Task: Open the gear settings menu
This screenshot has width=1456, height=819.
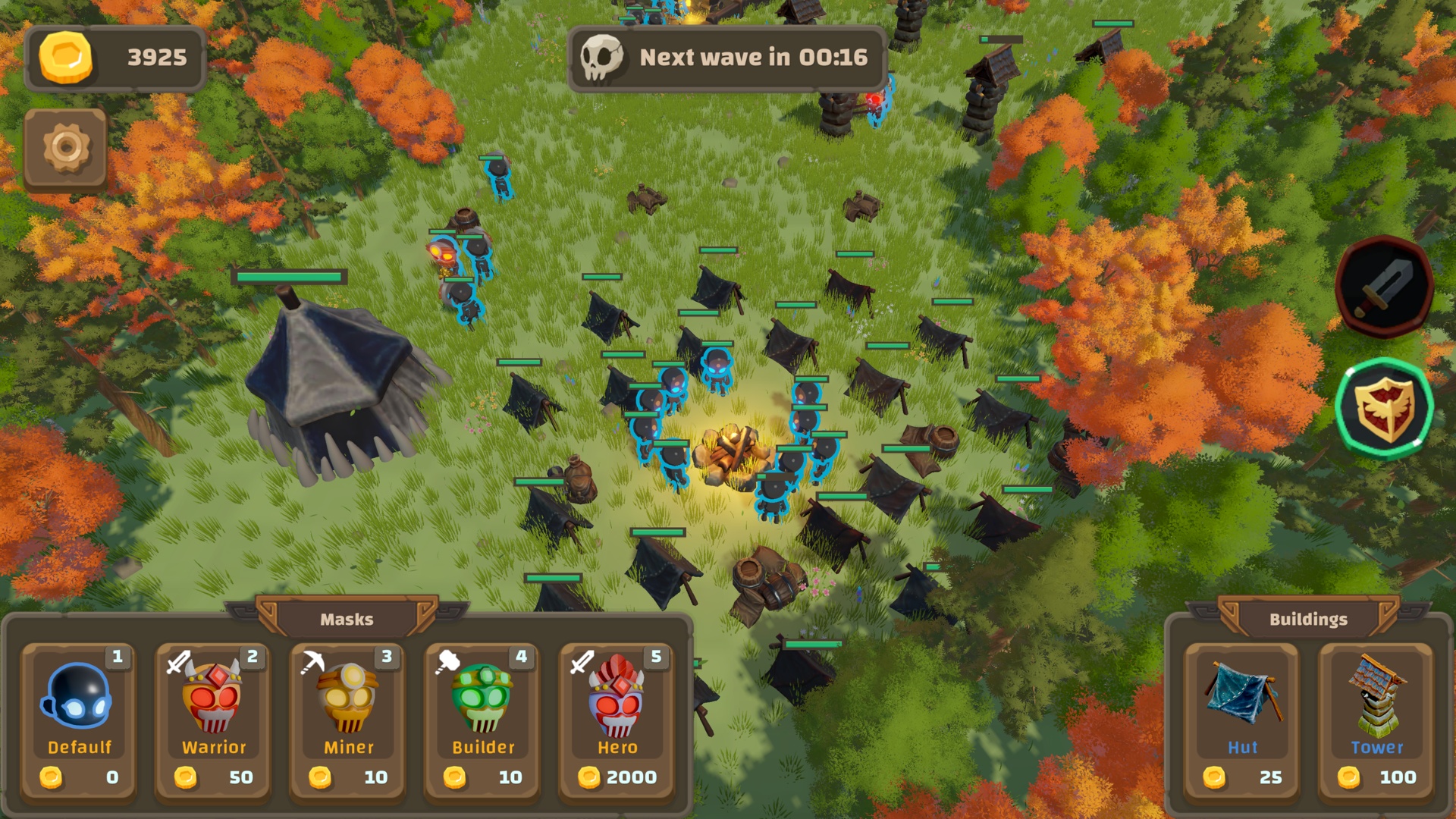Action: tap(66, 148)
